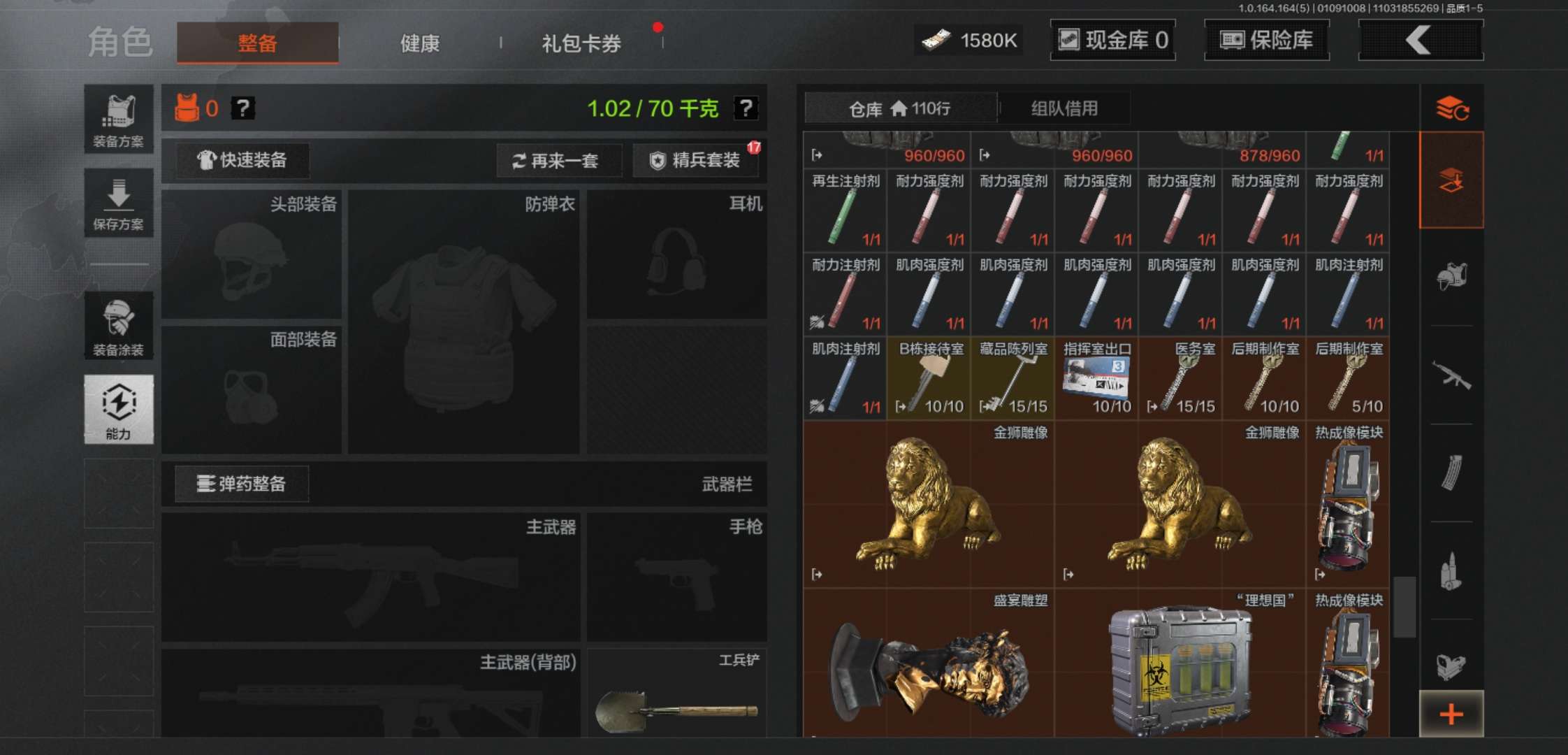1568x755 pixels.
Task: Save the loadout with 保存方案
Action: pos(119,203)
